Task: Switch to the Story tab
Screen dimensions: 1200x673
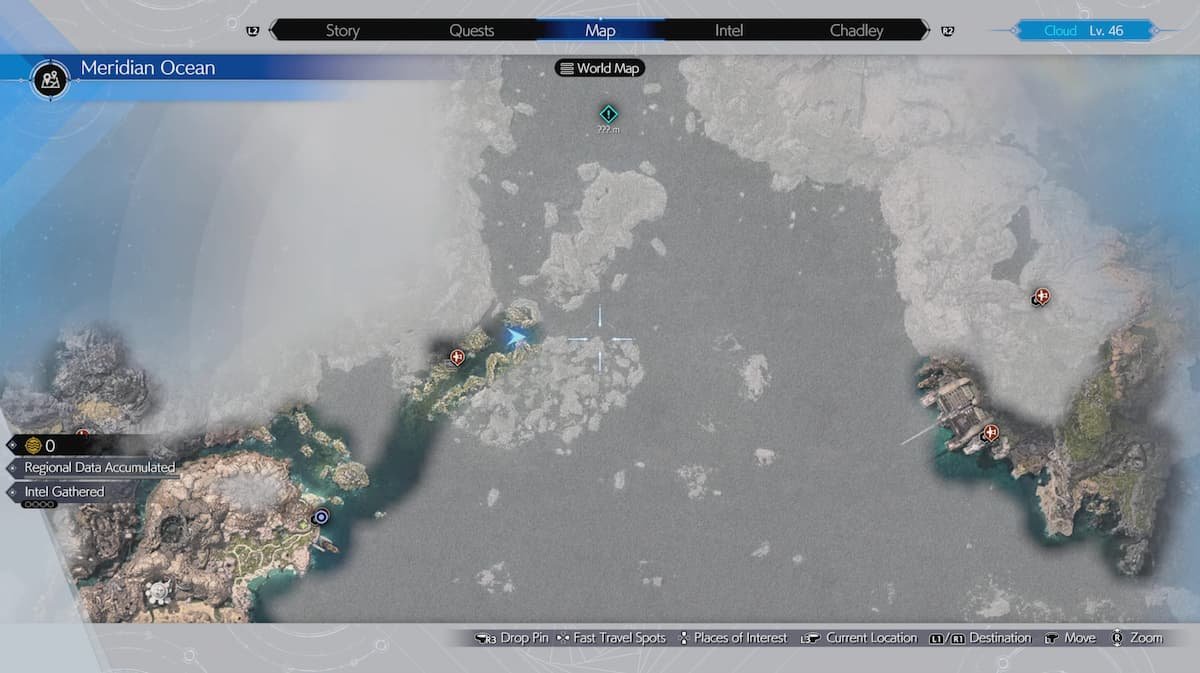Action: [342, 30]
